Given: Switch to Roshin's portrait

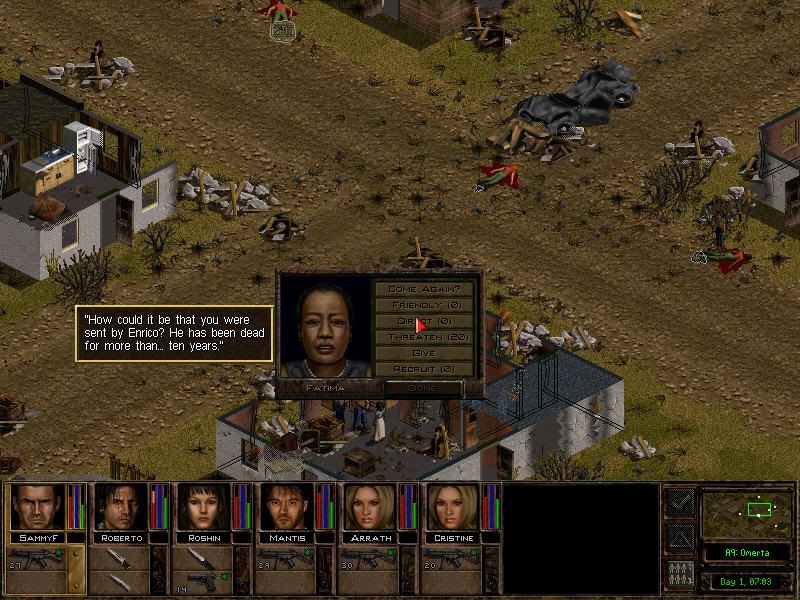Looking at the screenshot, I should (203, 507).
